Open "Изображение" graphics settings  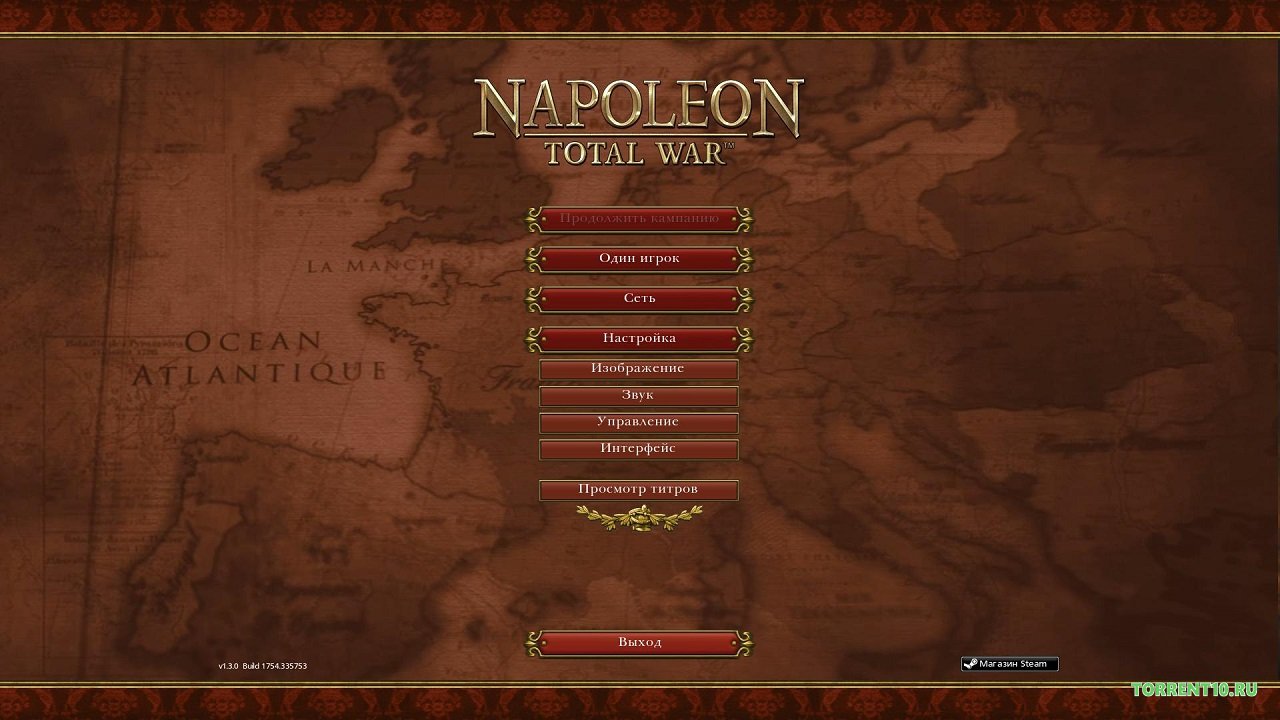click(638, 368)
